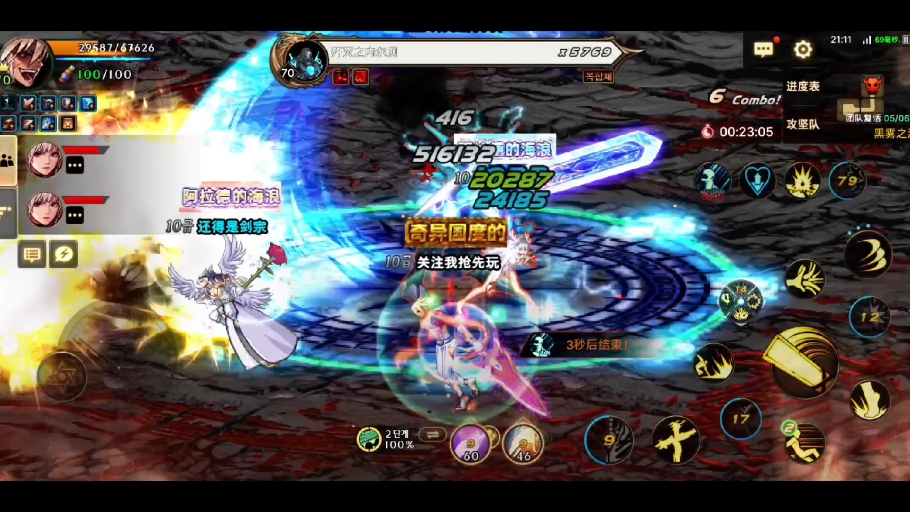The image size is (910, 512).
Task: Tap the player character portrait
Action: click(25, 62)
